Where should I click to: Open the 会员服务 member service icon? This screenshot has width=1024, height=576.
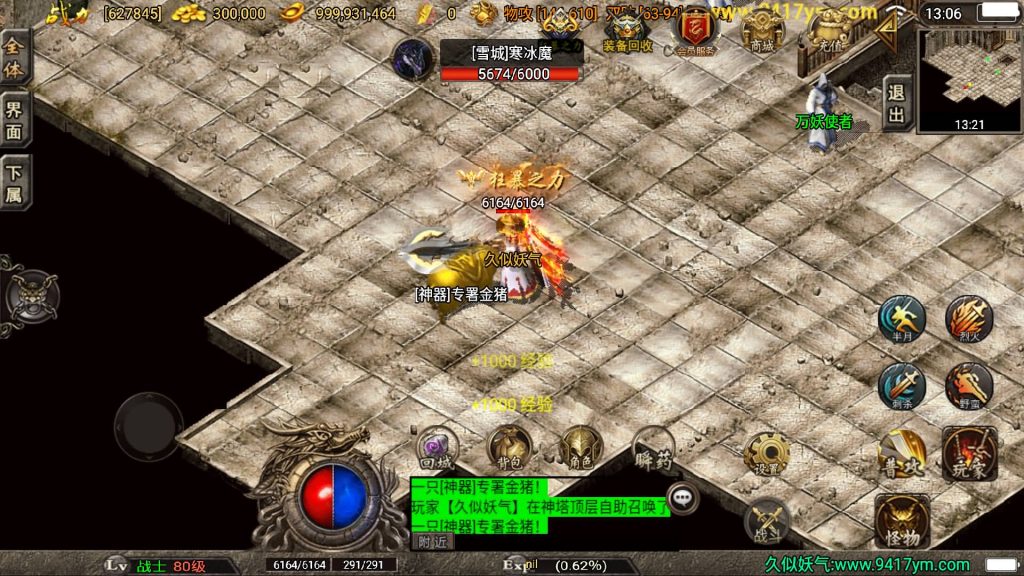(696, 31)
